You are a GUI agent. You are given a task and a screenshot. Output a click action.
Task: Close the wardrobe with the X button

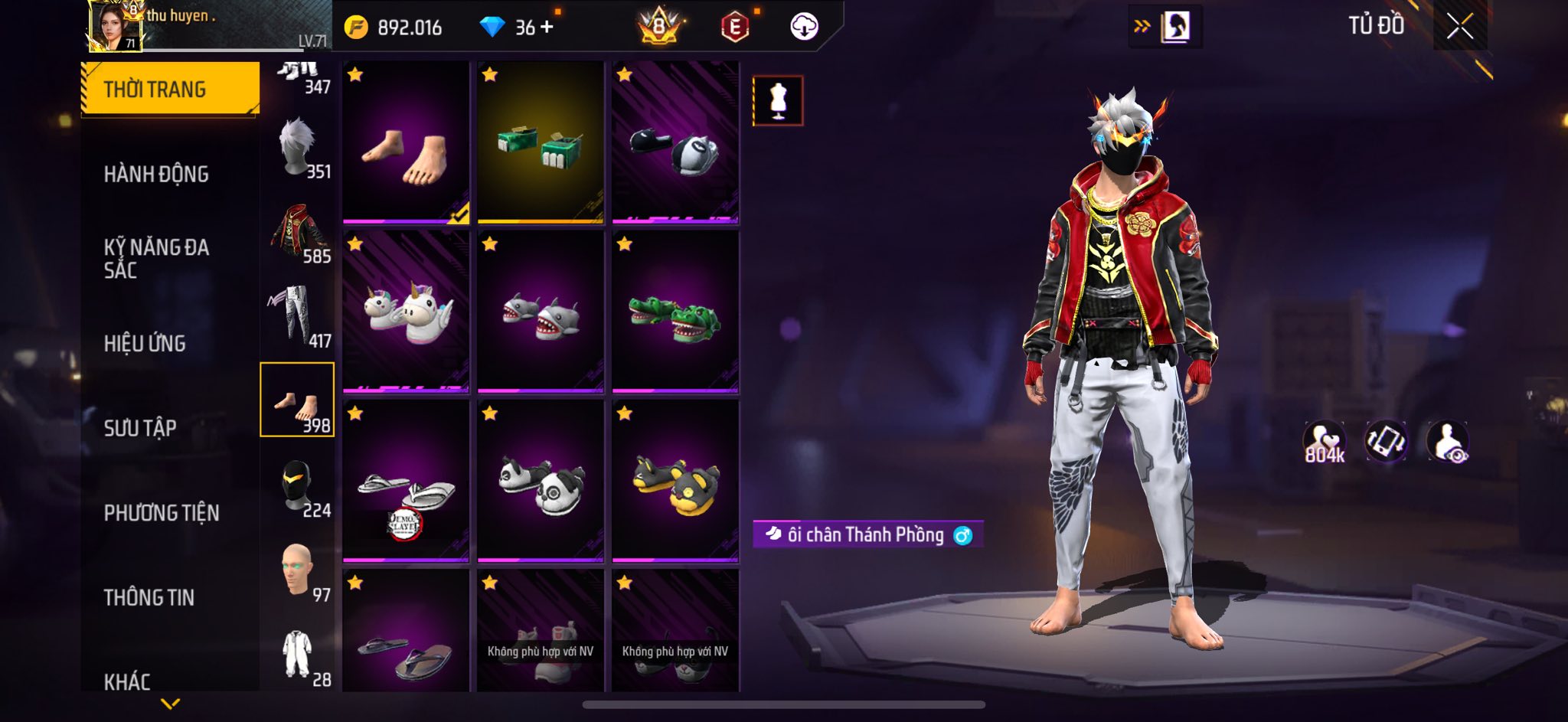pos(1459,27)
